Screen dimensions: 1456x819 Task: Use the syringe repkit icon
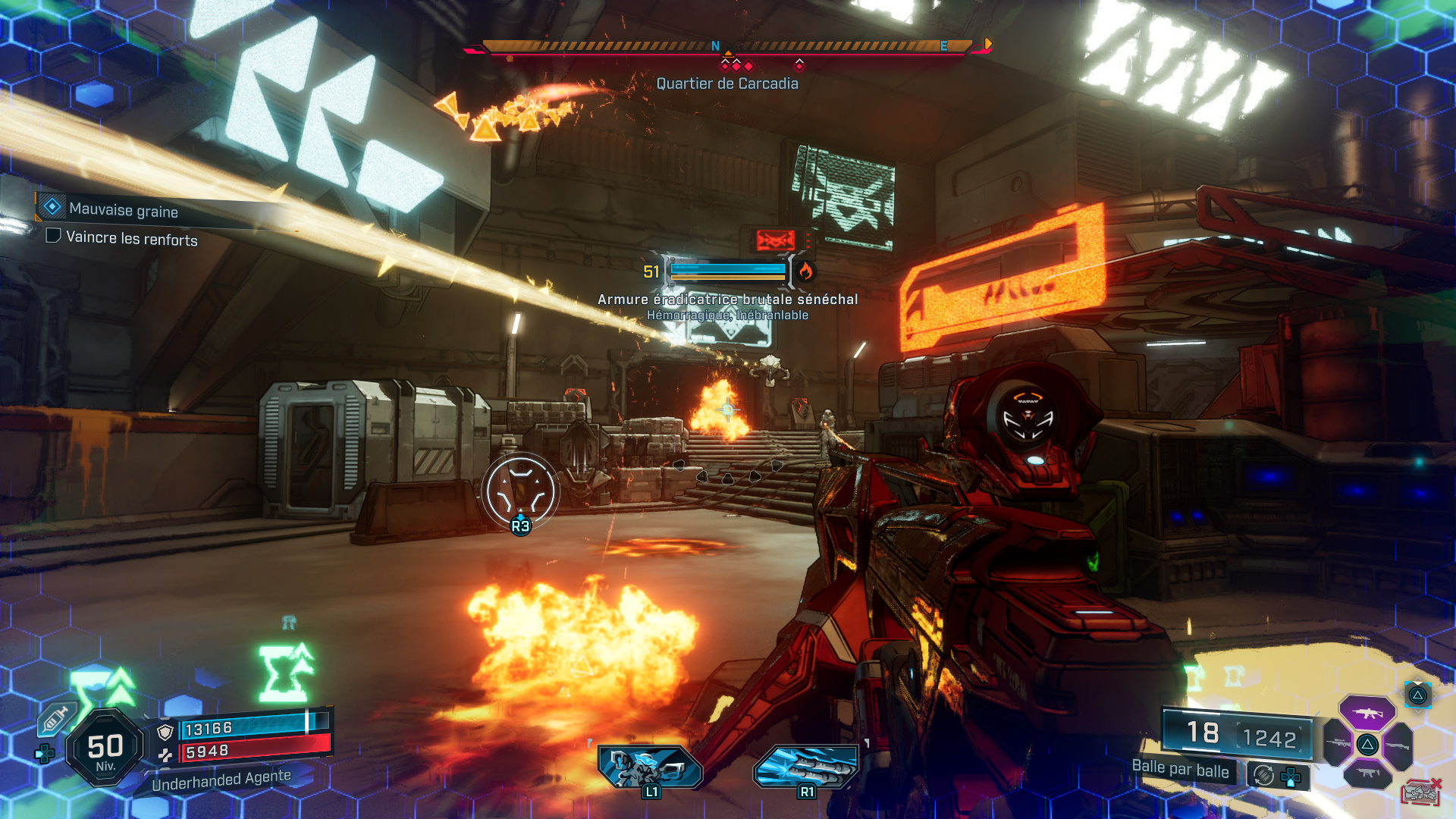point(57,717)
